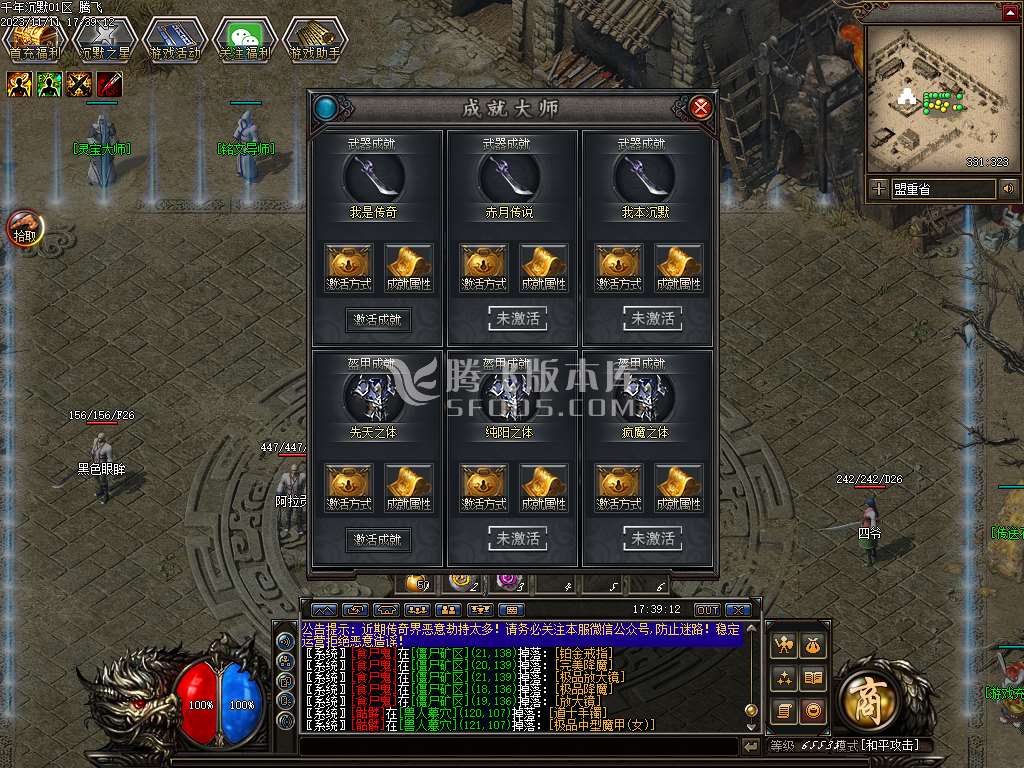1024x768 pixels.
Task: Close the 成就大师 achievement window
Action: pos(701,107)
